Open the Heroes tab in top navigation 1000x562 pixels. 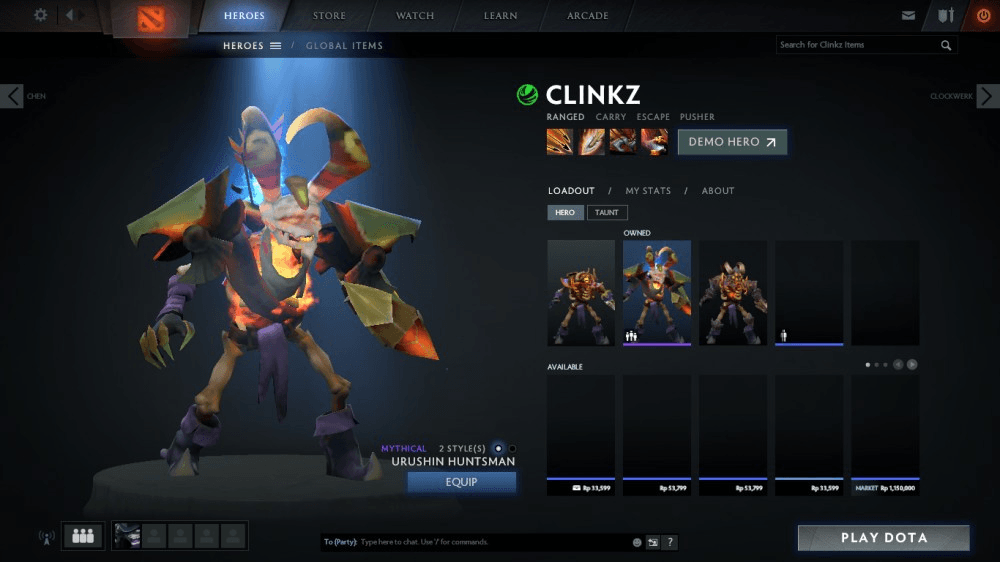pos(245,16)
